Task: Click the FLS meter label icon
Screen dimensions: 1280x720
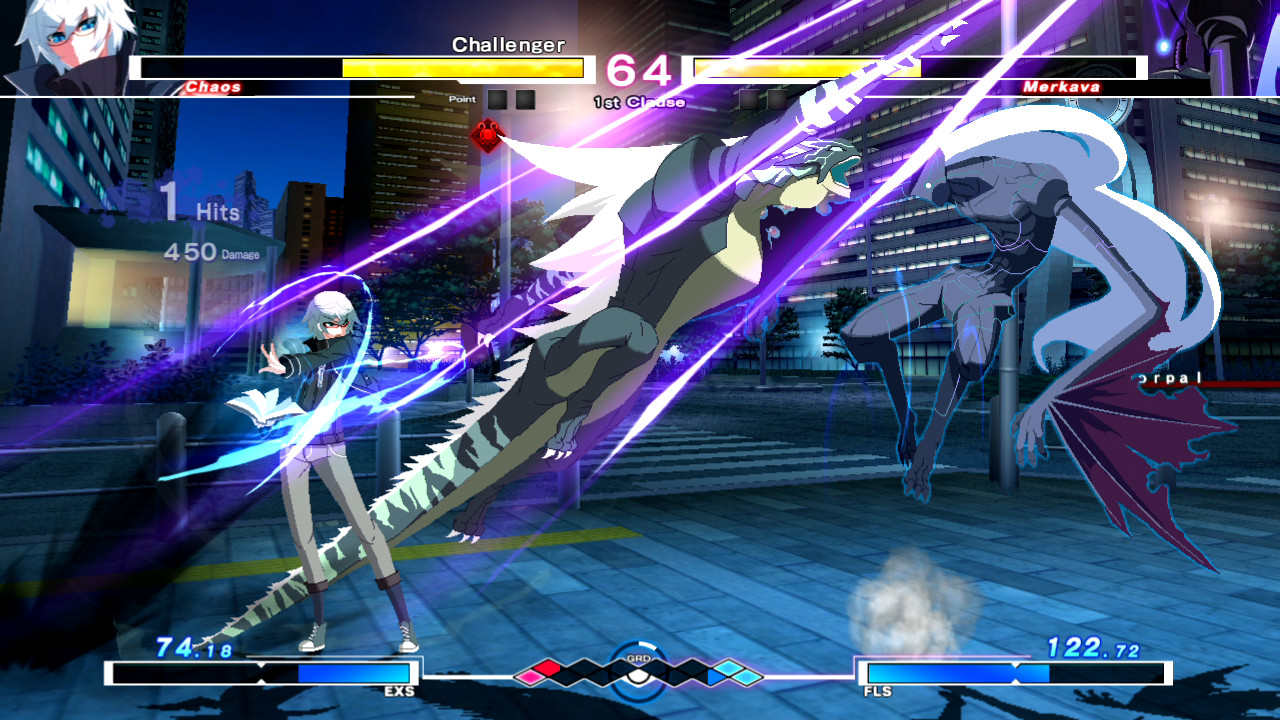Action: (x=880, y=691)
